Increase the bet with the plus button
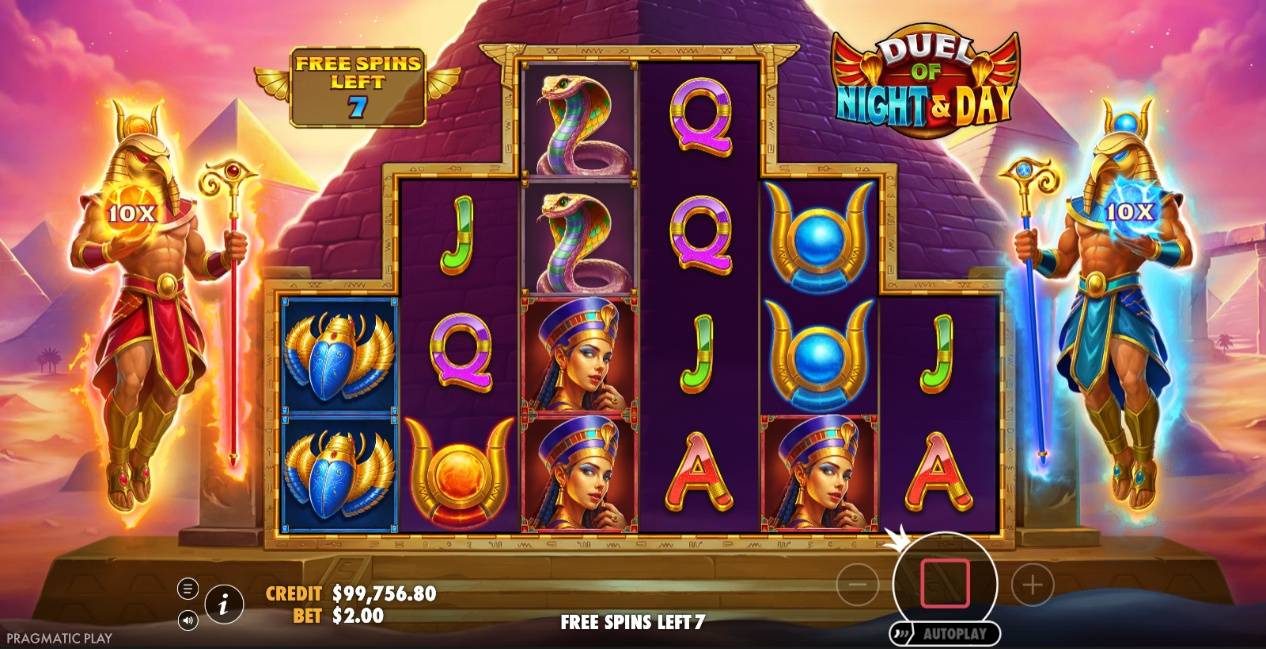This screenshot has width=1266, height=649. (1032, 584)
